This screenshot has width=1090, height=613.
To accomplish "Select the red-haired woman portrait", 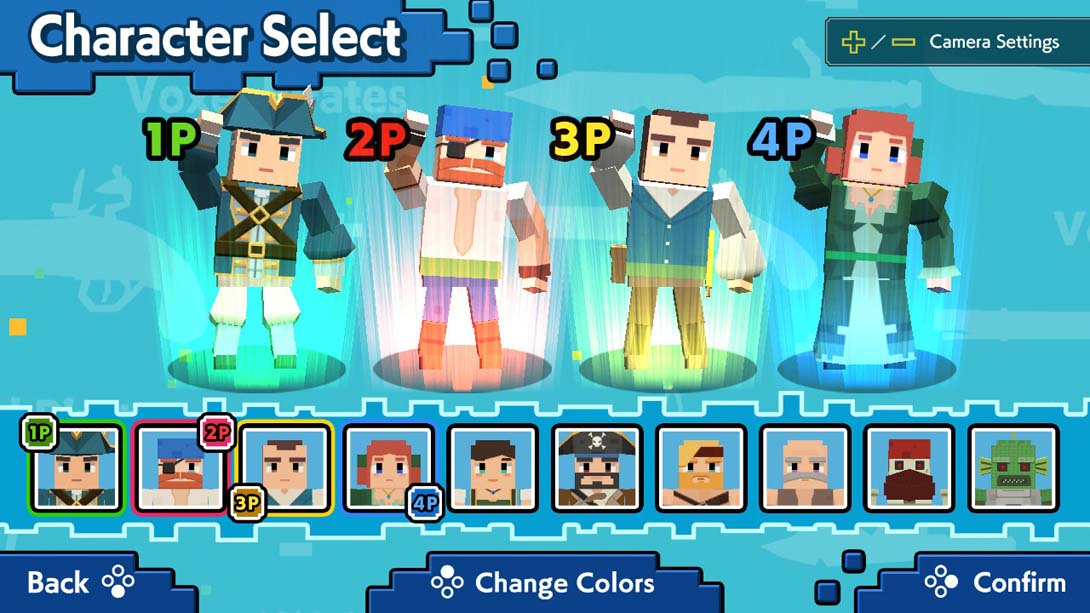I will tap(389, 468).
